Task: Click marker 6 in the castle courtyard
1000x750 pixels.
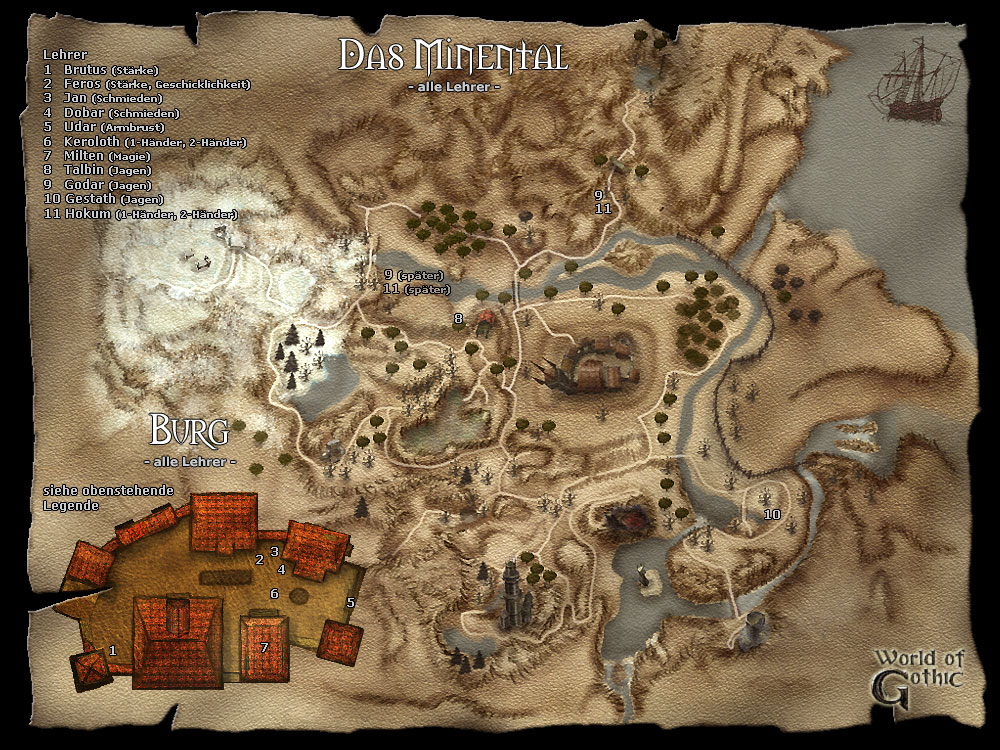Action: (274, 594)
